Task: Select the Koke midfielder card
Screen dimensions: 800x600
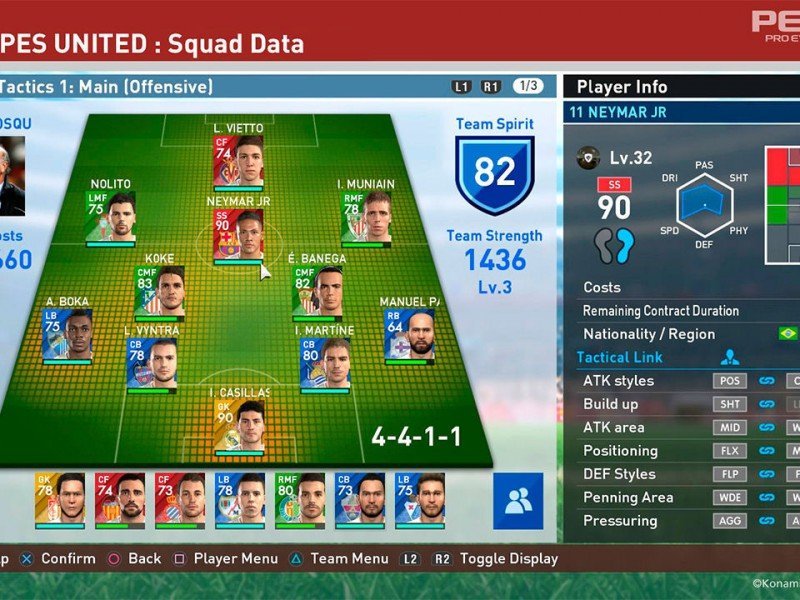Action: coord(159,291)
